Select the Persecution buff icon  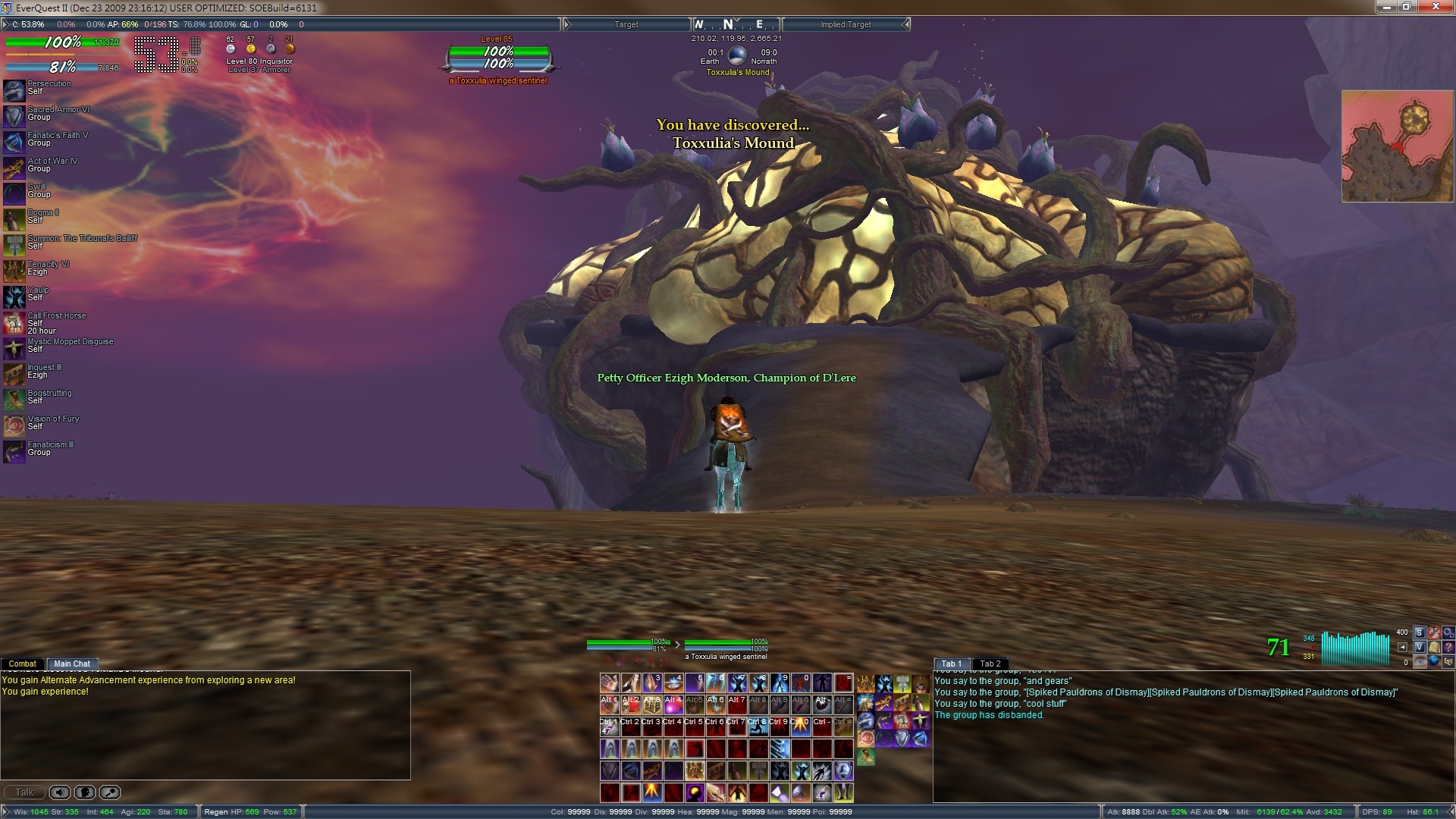14,91
